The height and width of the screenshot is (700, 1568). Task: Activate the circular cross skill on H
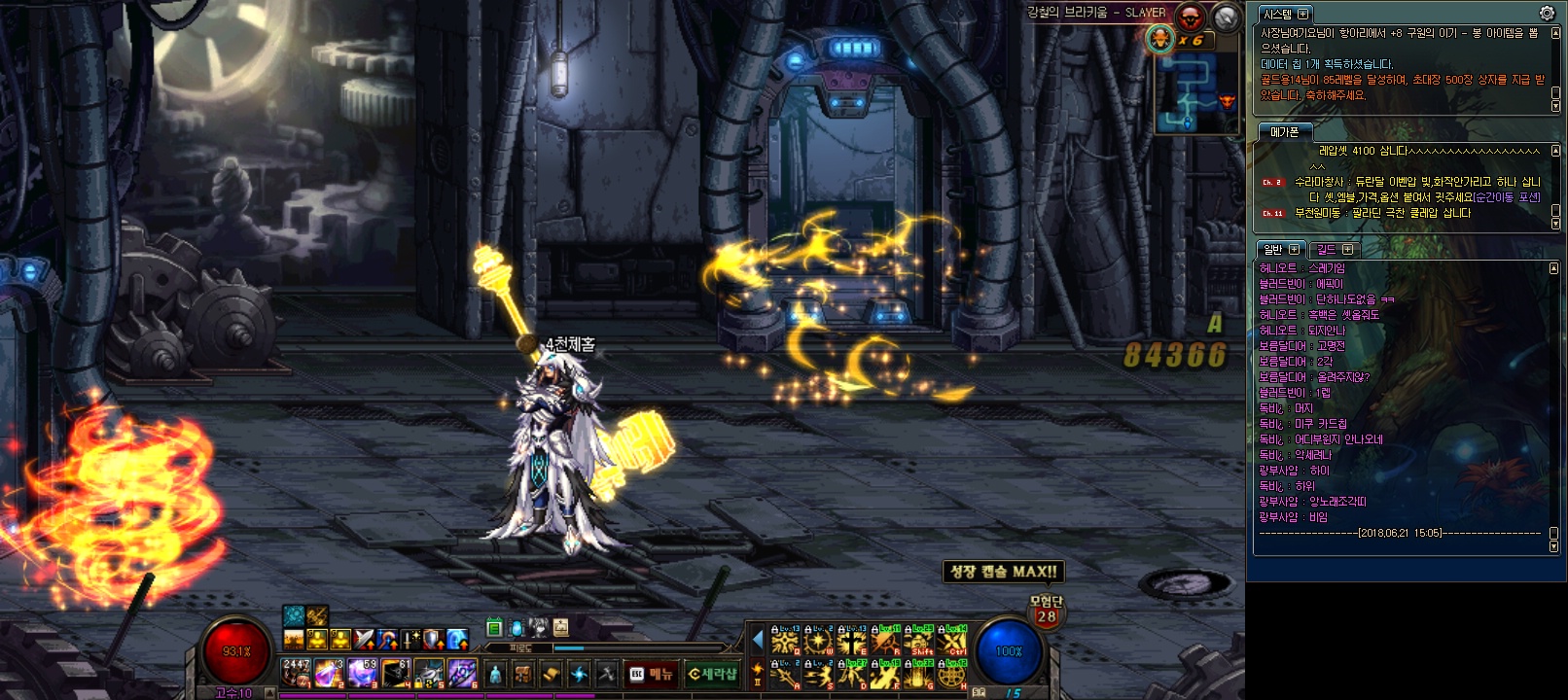(951, 674)
